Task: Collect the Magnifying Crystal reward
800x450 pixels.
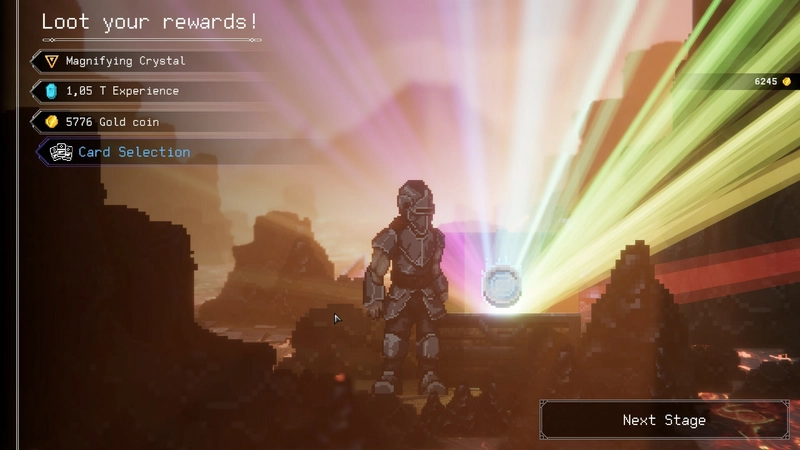Action: 125,61
